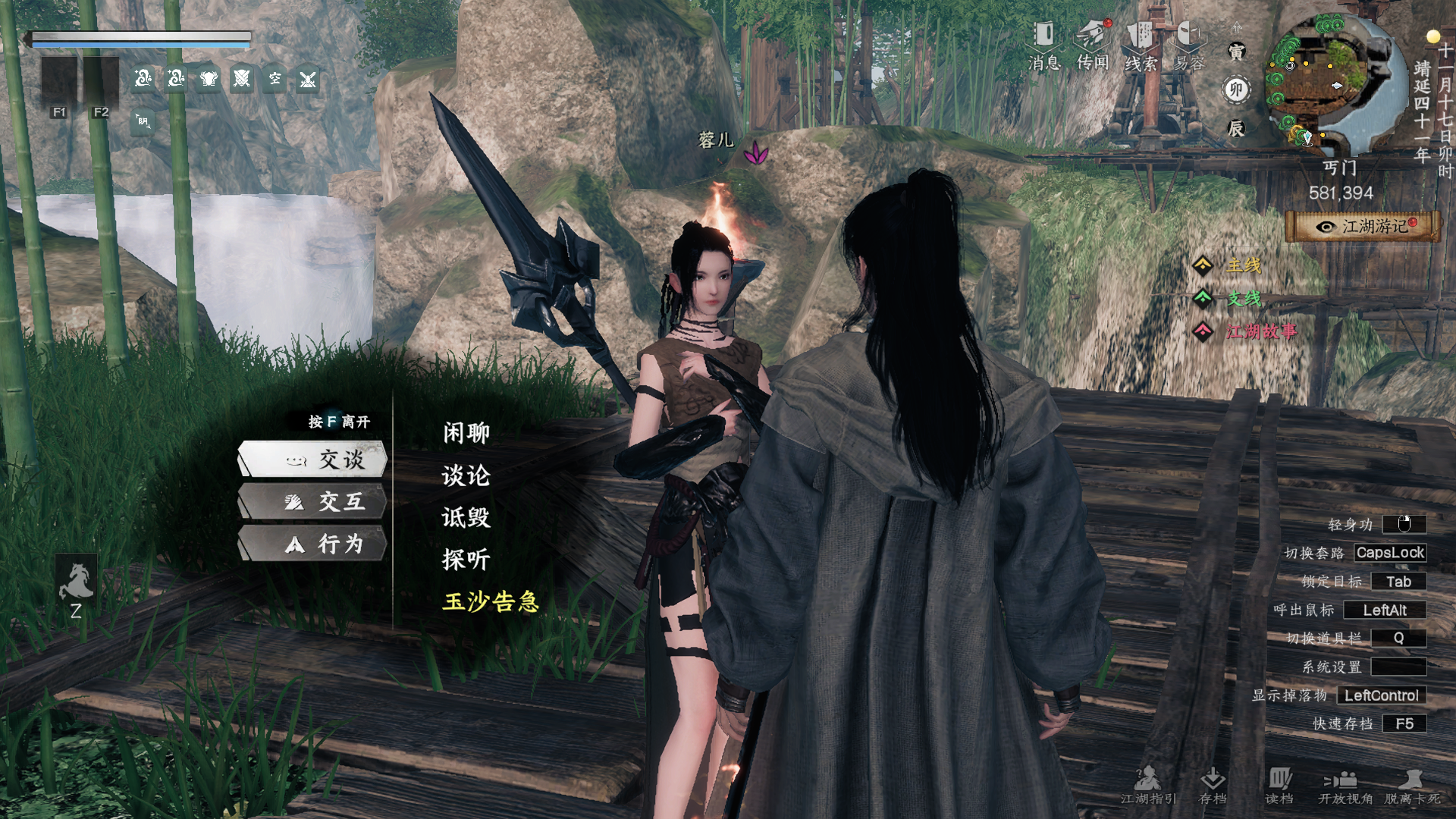Image resolution: width=1456 pixels, height=819 pixels.
Task: Choose the 闲聊 dialogue option
Action: [x=466, y=433]
